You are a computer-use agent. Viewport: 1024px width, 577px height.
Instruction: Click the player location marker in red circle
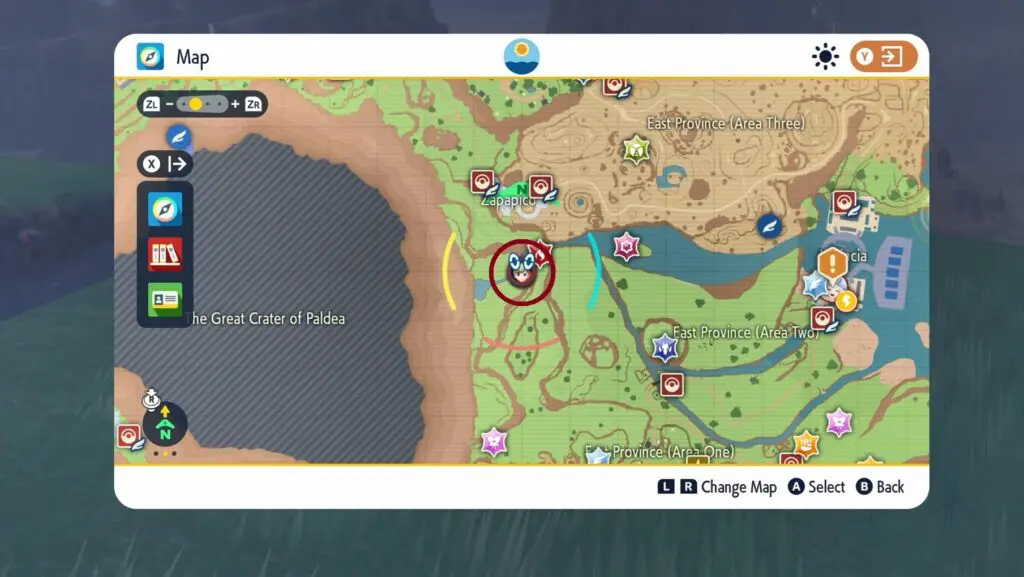(521, 271)
